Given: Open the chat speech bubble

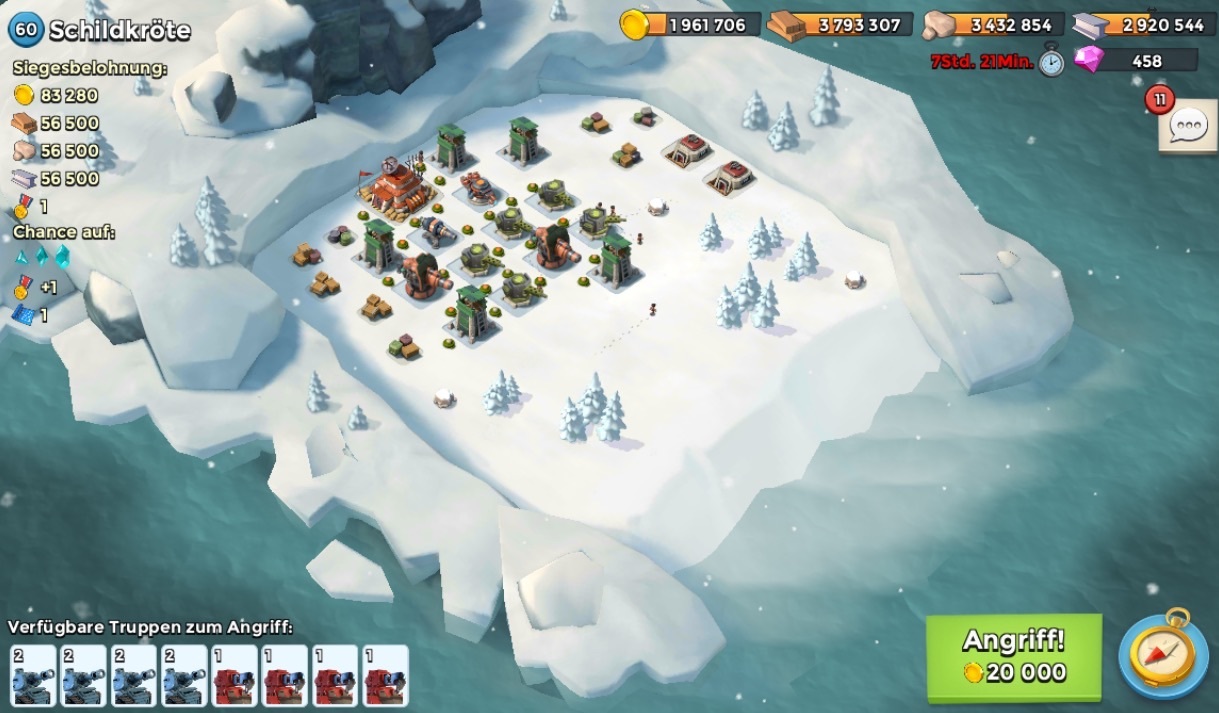Looking at the screenshot, I should pos(1187,128).
